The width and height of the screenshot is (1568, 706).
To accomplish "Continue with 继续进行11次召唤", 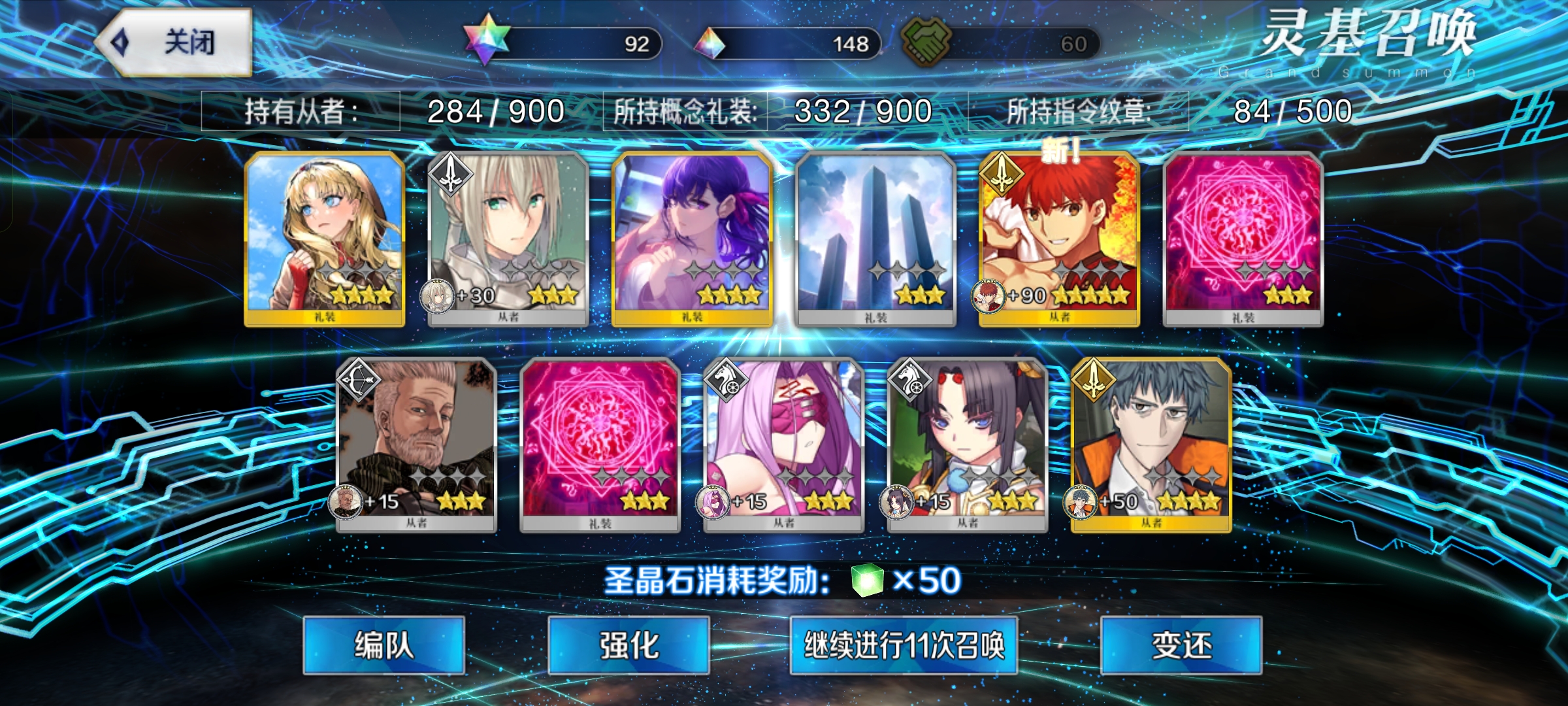I will click(x=904, y=645).
